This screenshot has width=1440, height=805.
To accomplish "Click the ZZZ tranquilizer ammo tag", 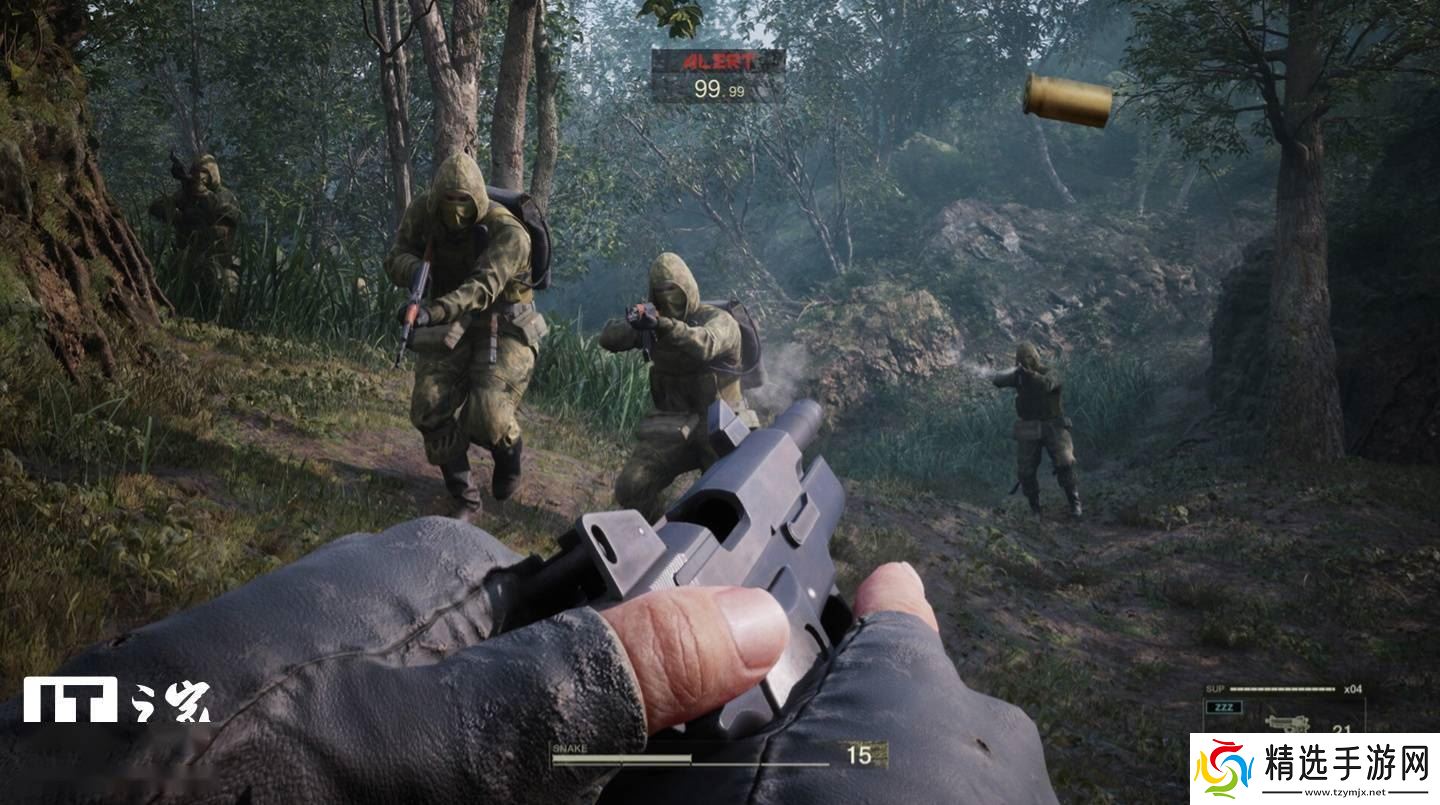I will coord(1225,708).
